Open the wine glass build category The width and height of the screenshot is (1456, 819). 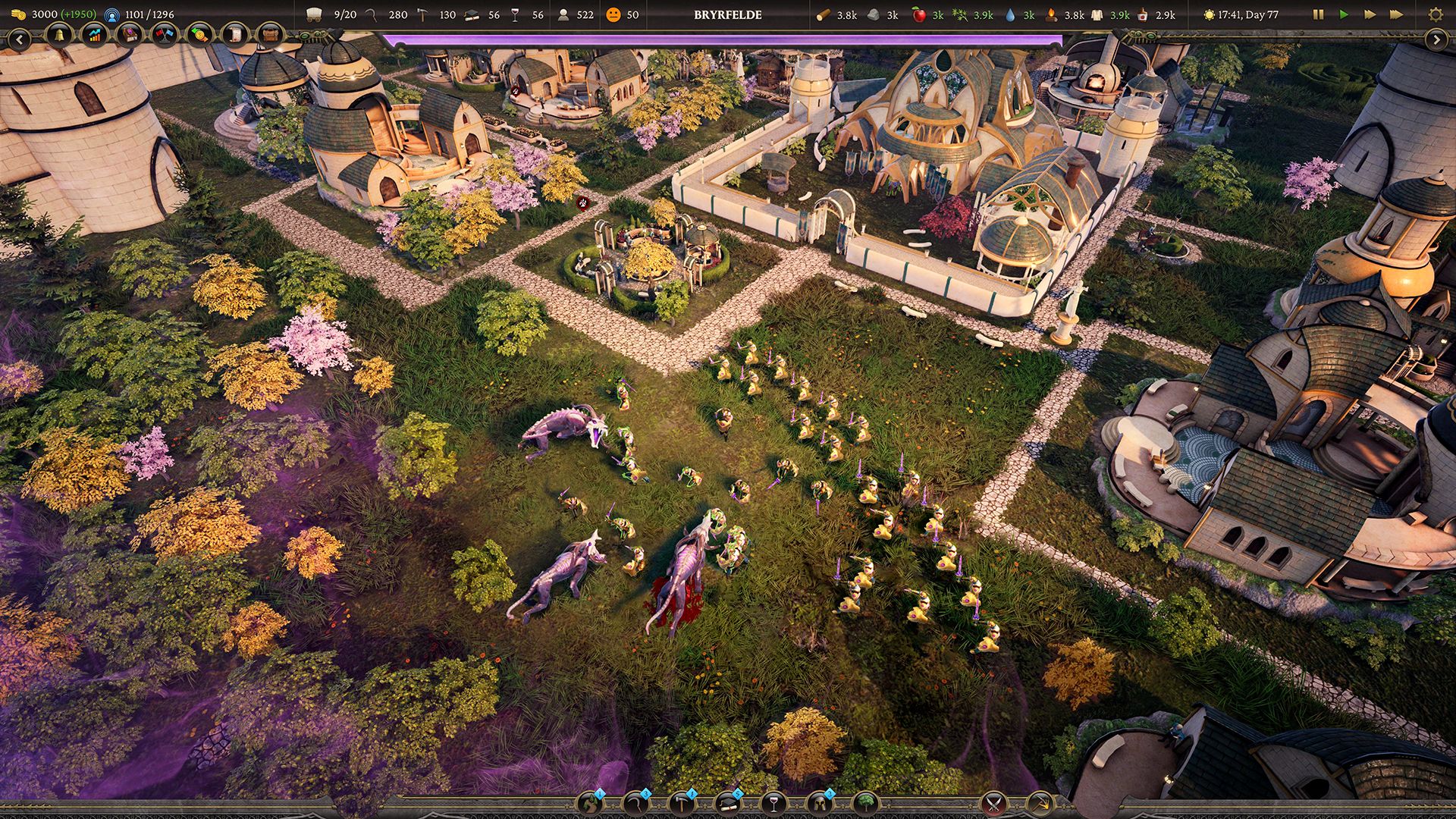pyautogui.click(x=773, y=803)
